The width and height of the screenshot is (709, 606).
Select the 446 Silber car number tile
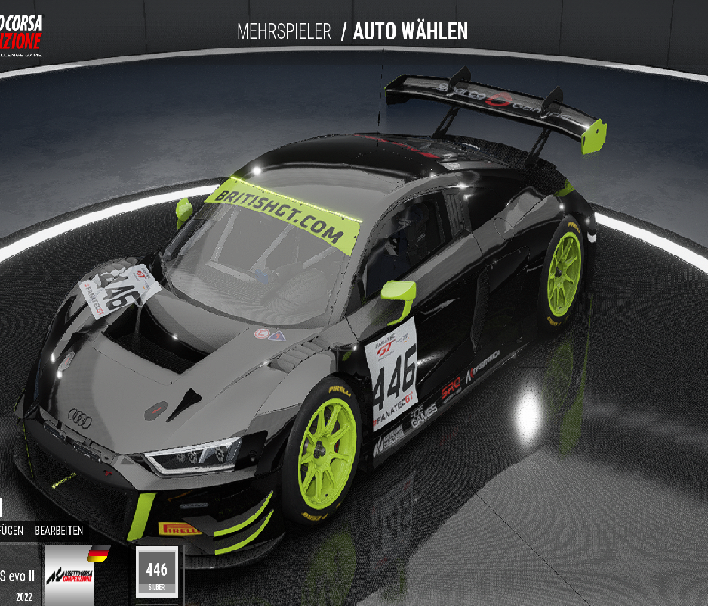(157, 572)
